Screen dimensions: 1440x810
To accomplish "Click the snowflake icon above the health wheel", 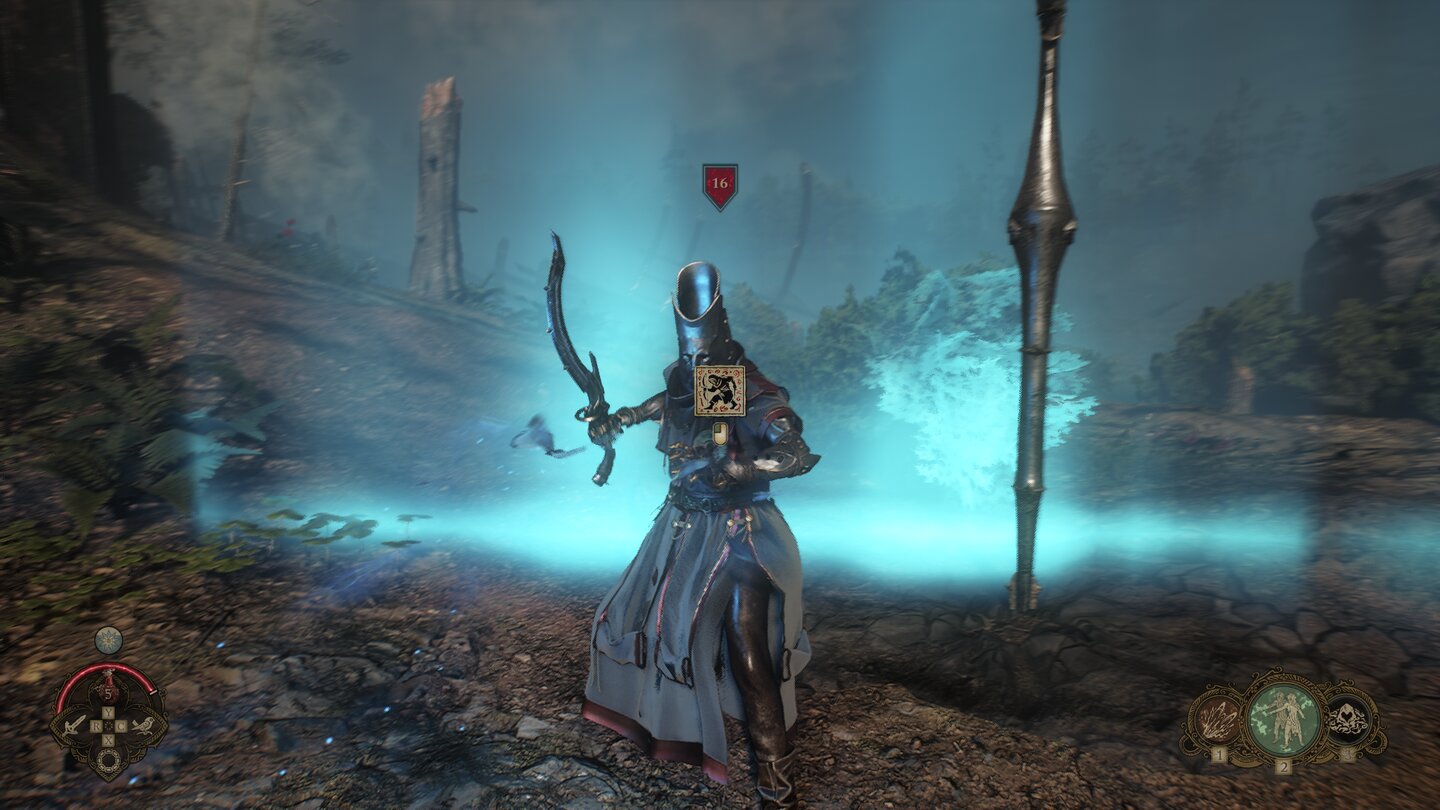I will point(108,640).
